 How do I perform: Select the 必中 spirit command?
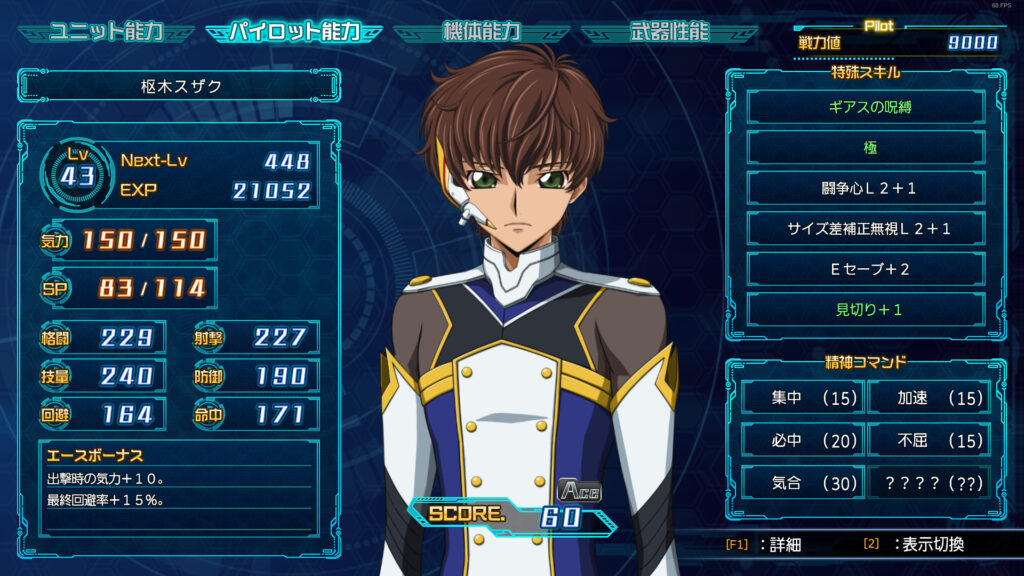click(x=801, y=440)
